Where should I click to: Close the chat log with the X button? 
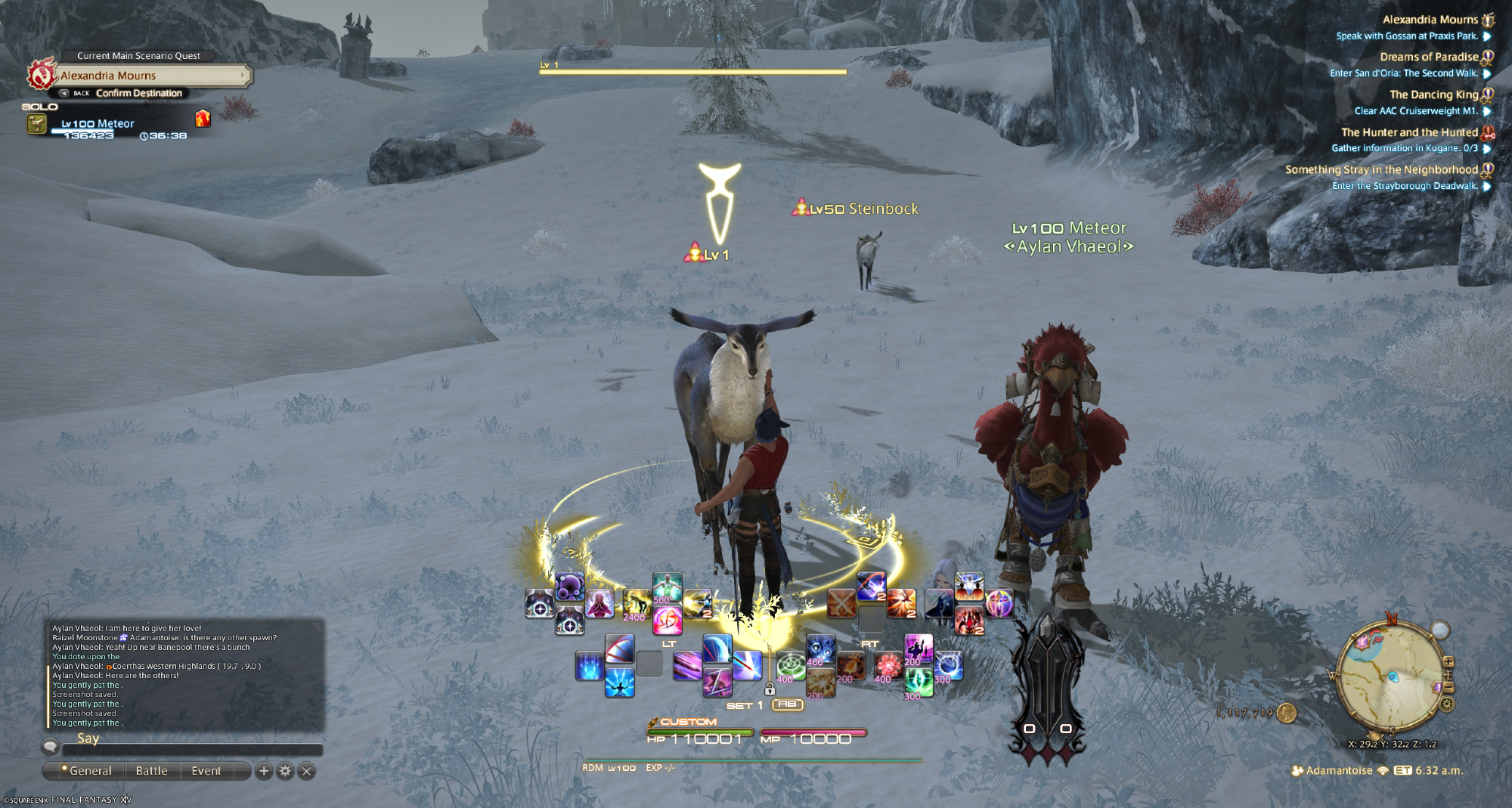tap(306, 771)
